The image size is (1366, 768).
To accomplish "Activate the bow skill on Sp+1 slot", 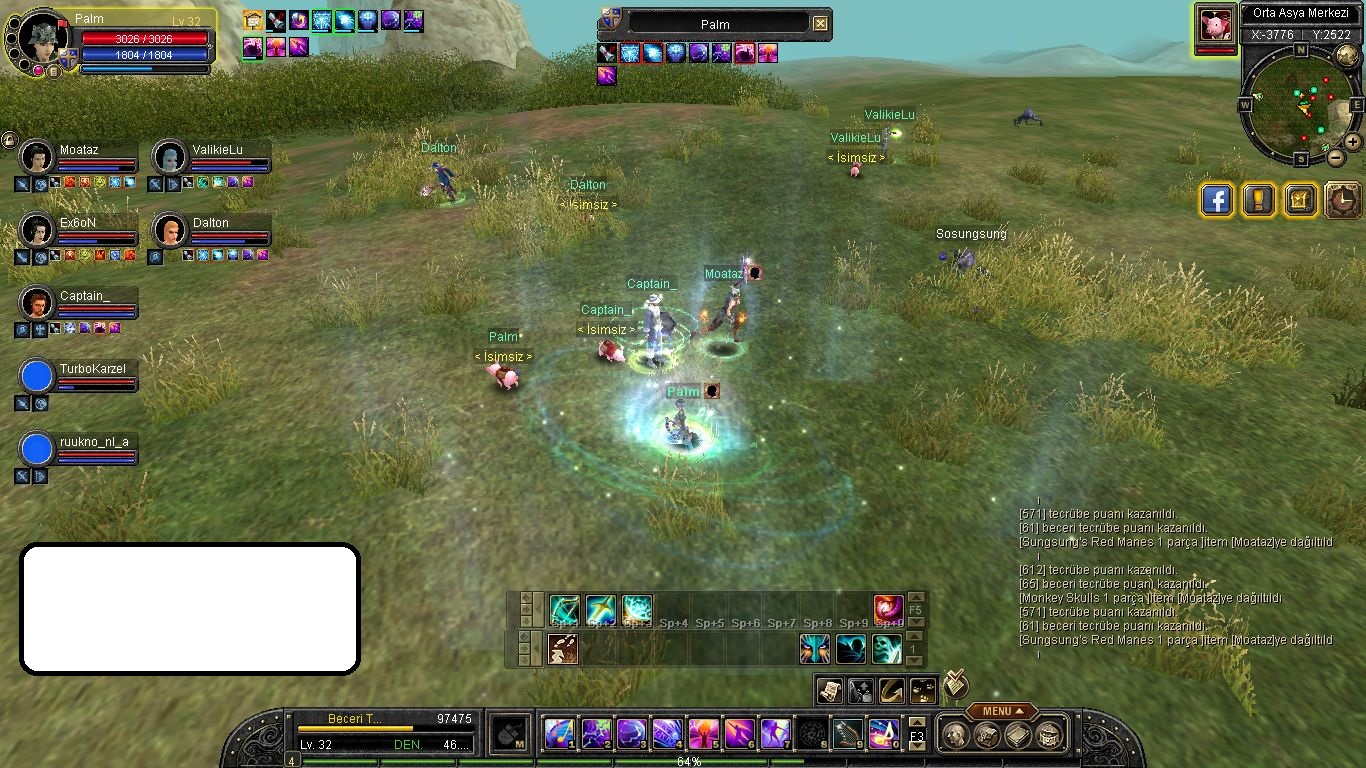I will coord(565,608).
